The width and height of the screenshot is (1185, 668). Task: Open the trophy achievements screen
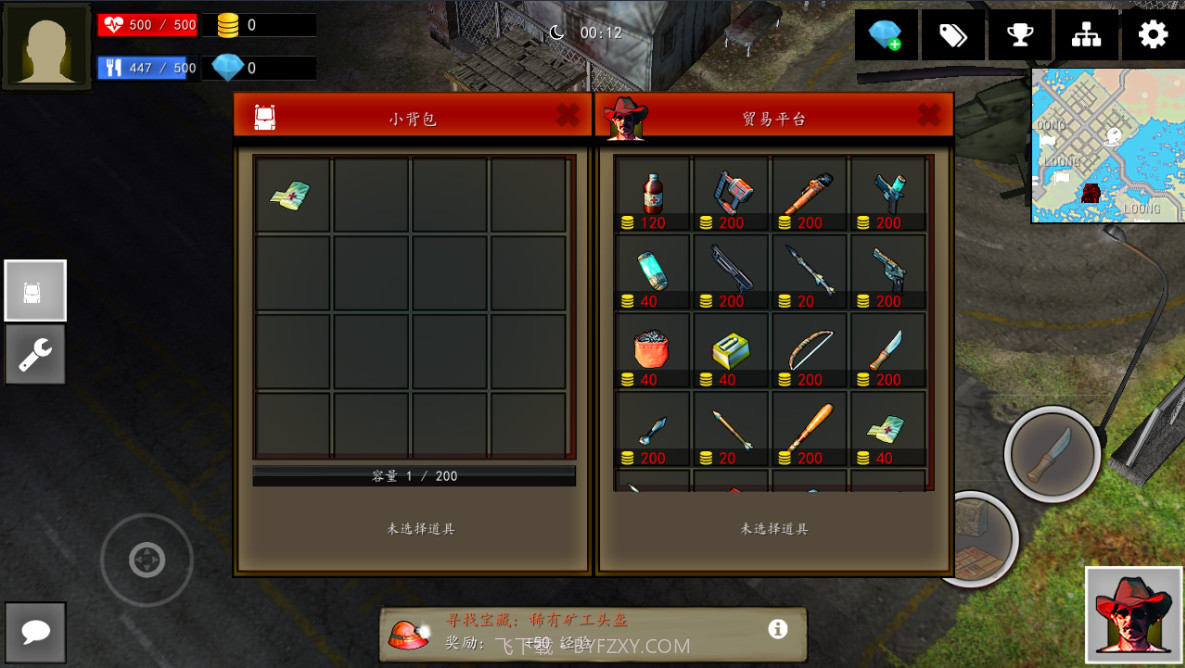(1019, 35)
